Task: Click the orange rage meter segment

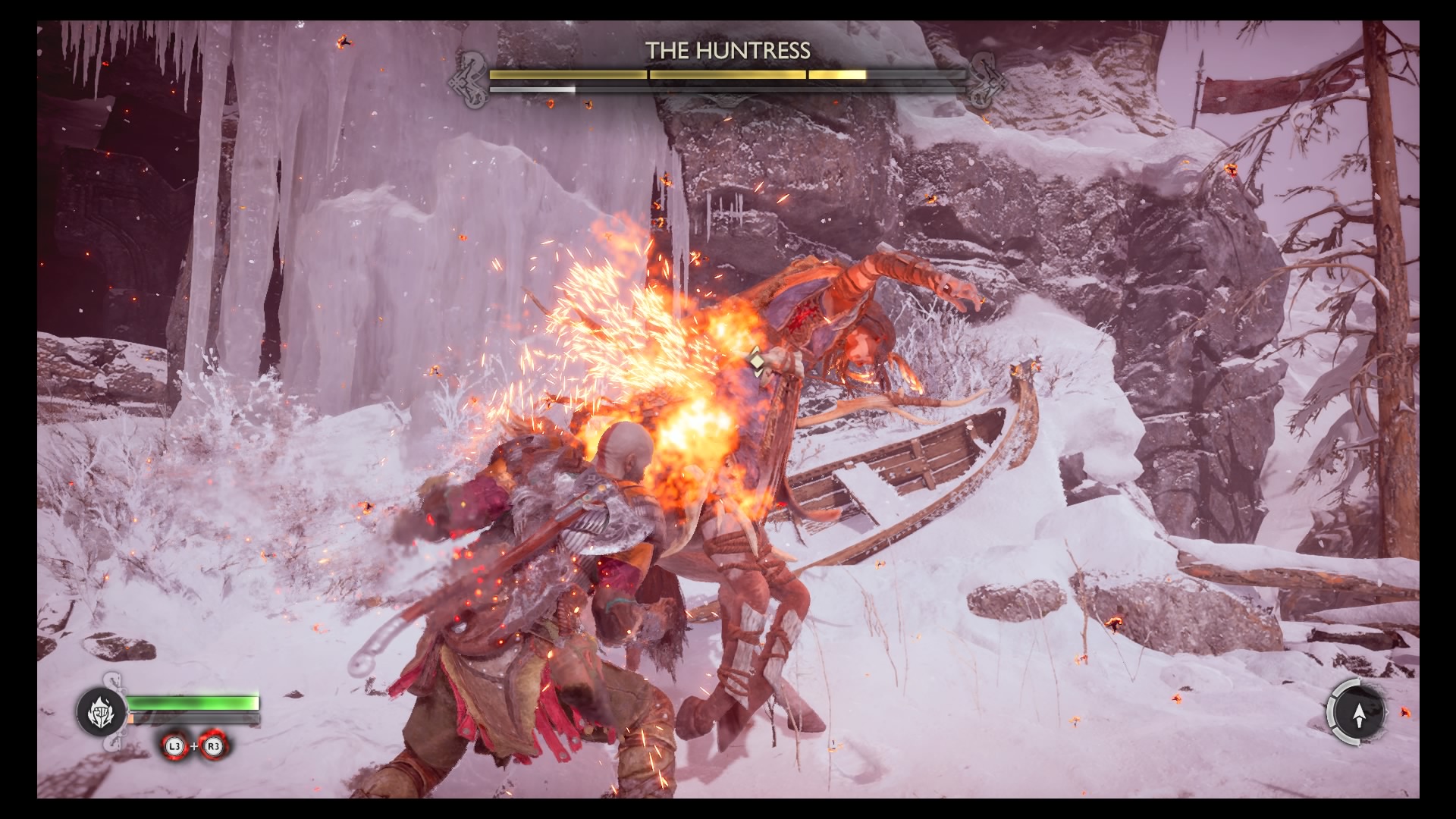Action: coord(131,718)
